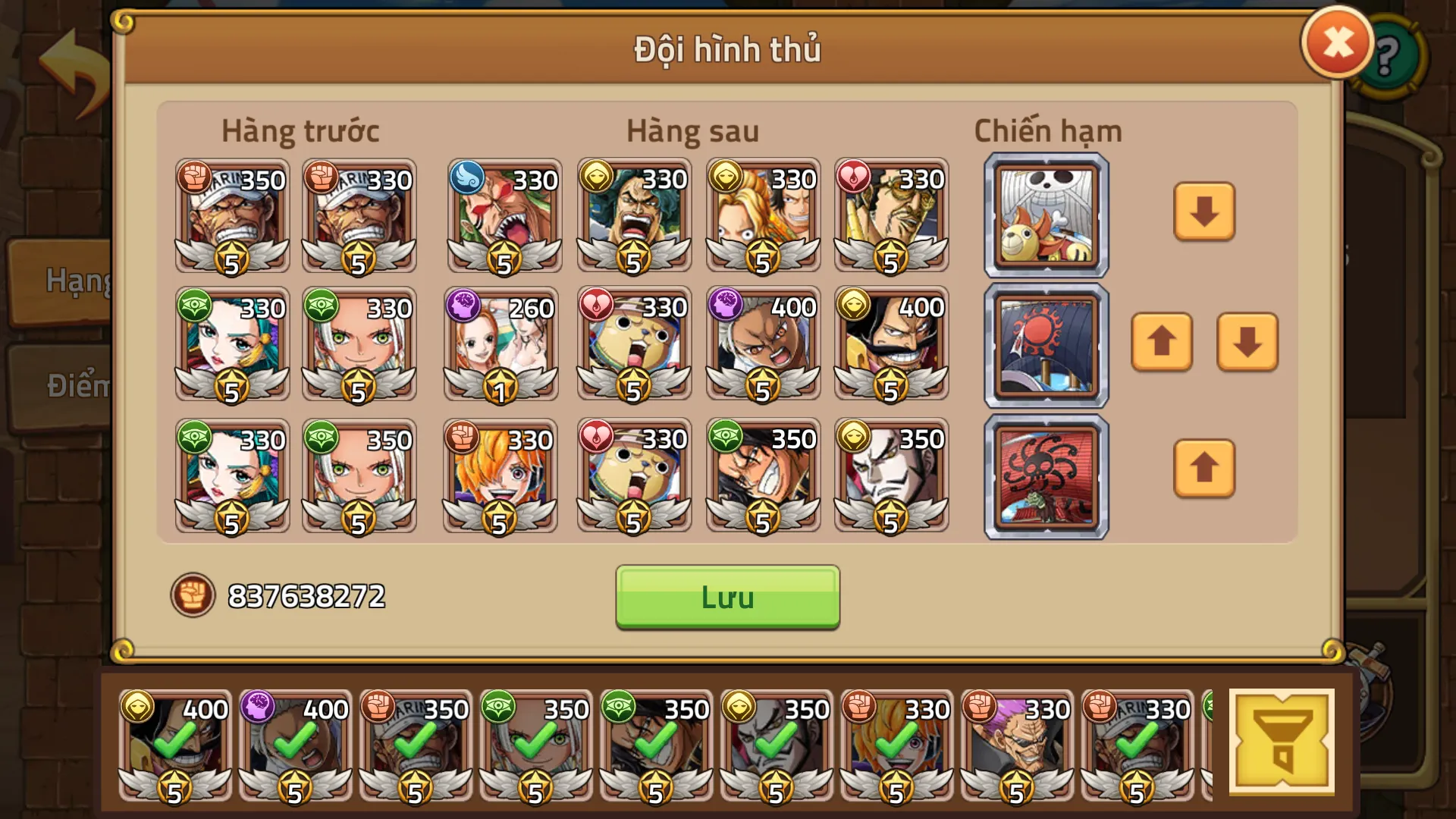Image resolution: width=1456 pixels, height=819 pixels.
Task: Select the Thousand Sunny warship thumbnail
Action: 1045,215
